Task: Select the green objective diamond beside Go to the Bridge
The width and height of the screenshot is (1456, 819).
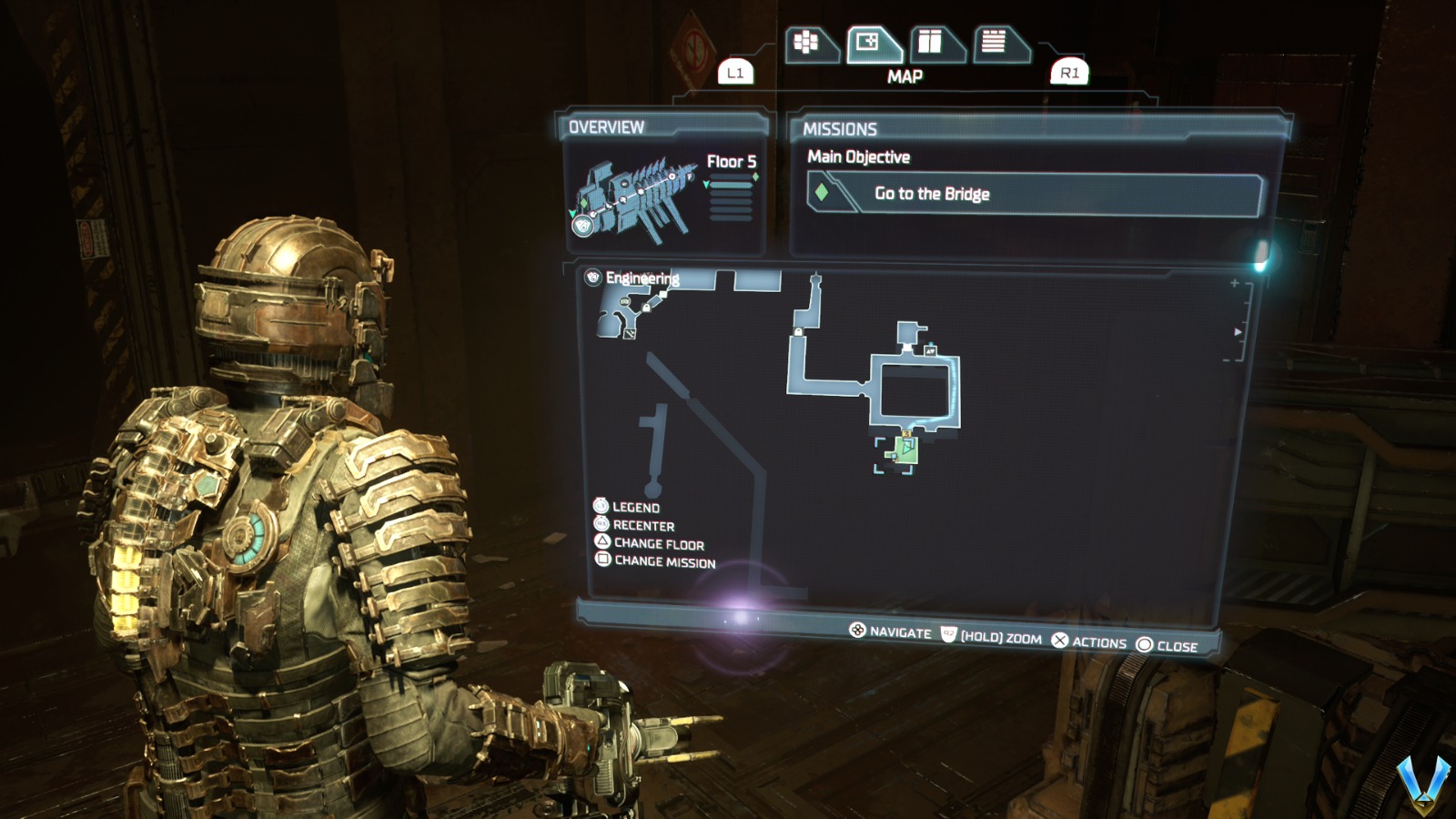Action: point(824,194)
